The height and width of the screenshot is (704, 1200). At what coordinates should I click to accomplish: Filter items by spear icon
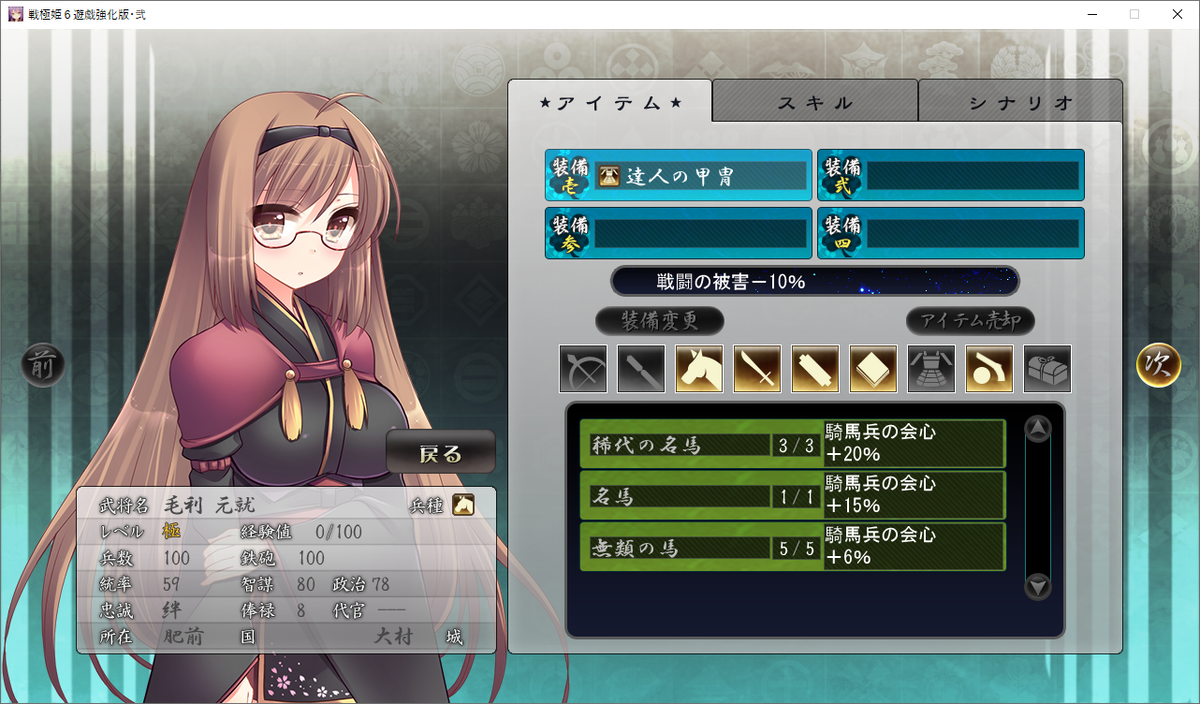641,369
